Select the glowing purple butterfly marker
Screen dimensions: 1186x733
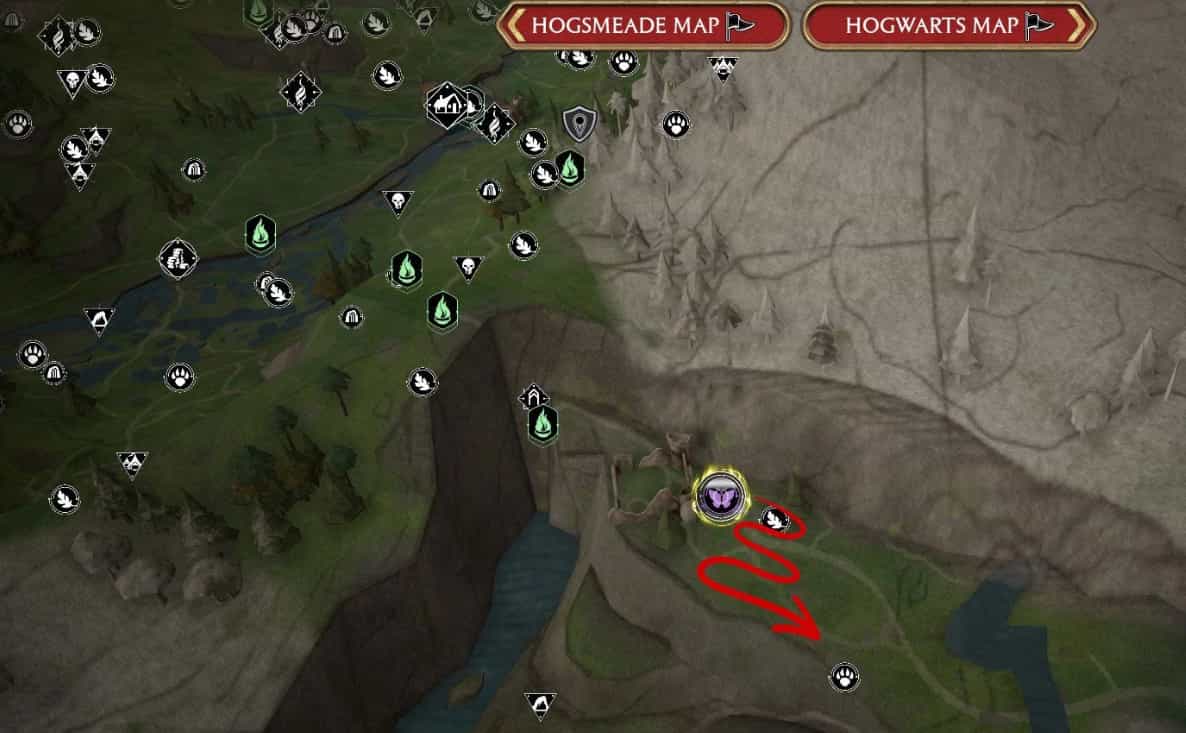coord(719,495)
